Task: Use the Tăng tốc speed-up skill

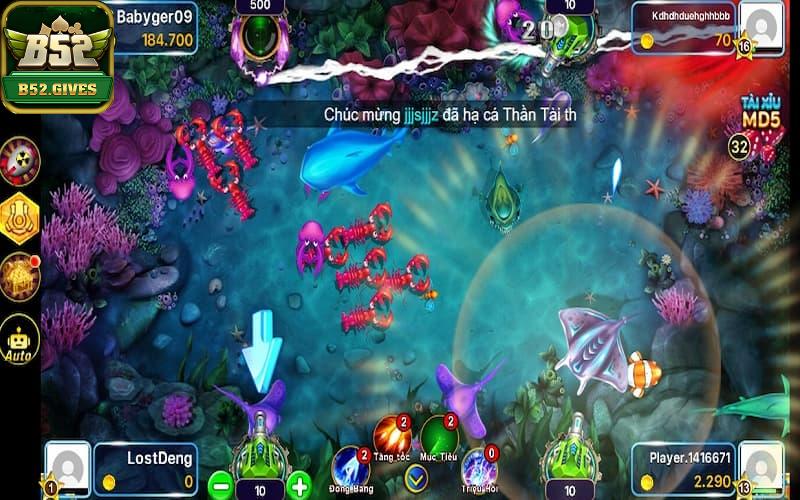Action: point(391,435)
